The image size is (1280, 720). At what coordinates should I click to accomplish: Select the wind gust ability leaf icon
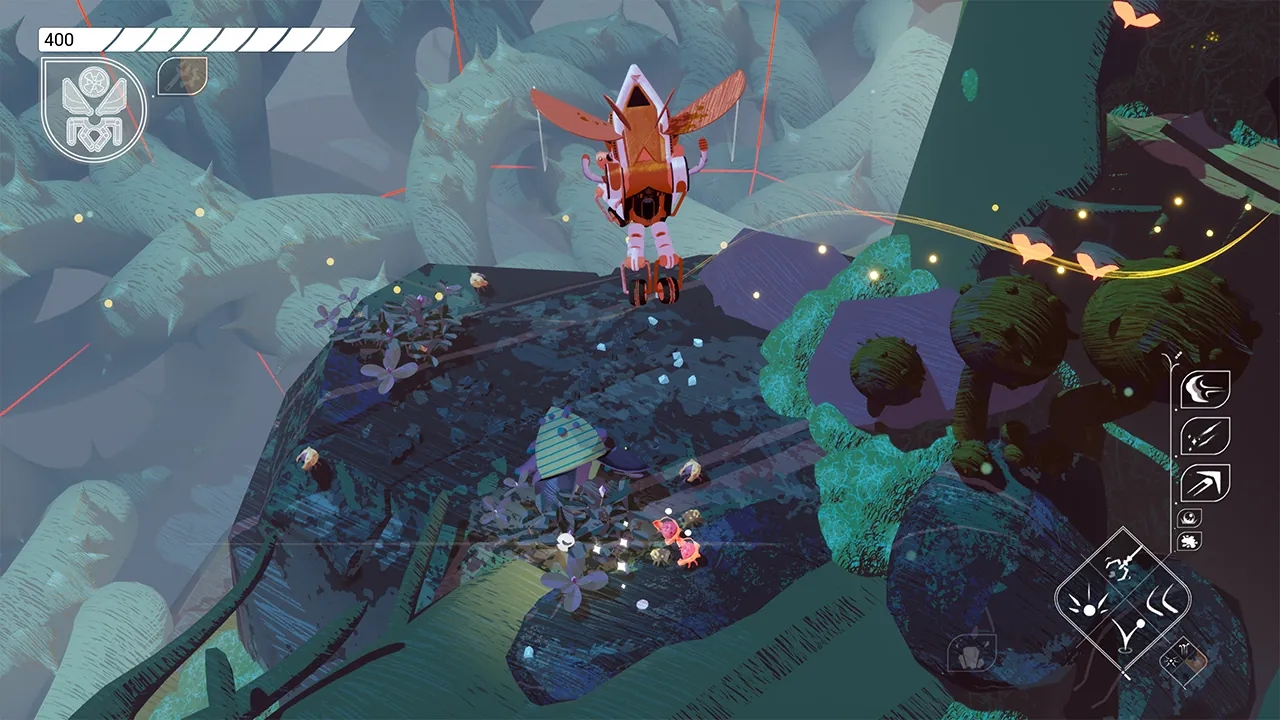pyautogui.click(x=1204, y=388)
